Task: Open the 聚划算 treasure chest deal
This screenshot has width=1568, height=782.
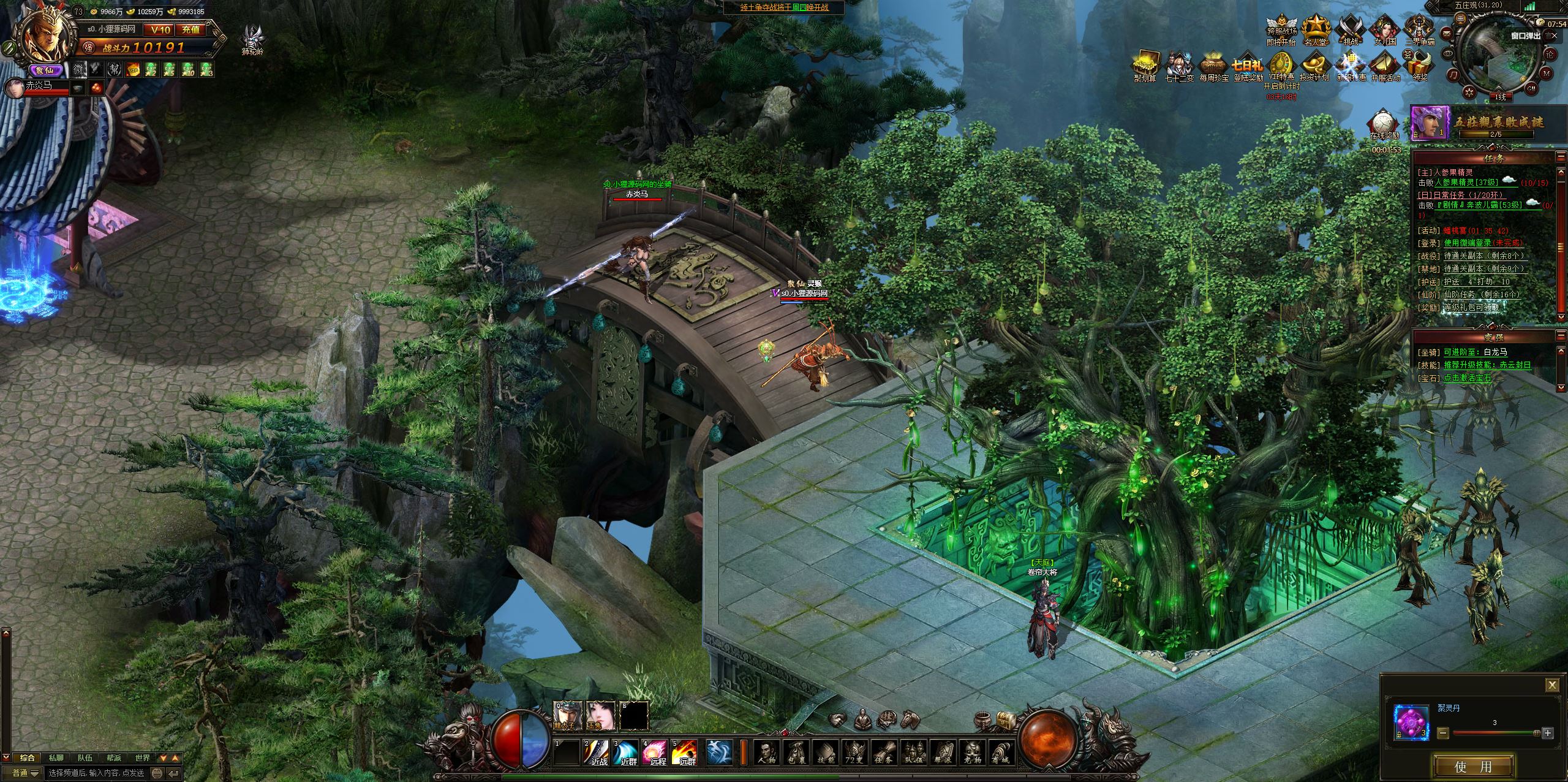Action: [1144, 66]
